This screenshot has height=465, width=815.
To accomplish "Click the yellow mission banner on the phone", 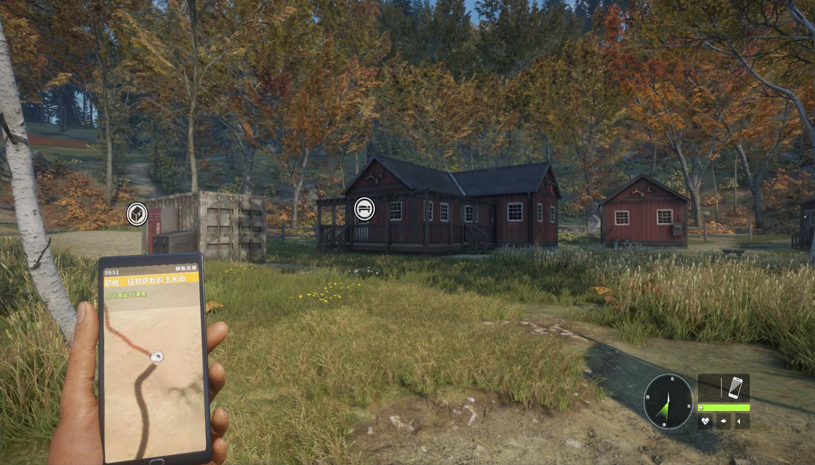I will (x=152, y=282).
